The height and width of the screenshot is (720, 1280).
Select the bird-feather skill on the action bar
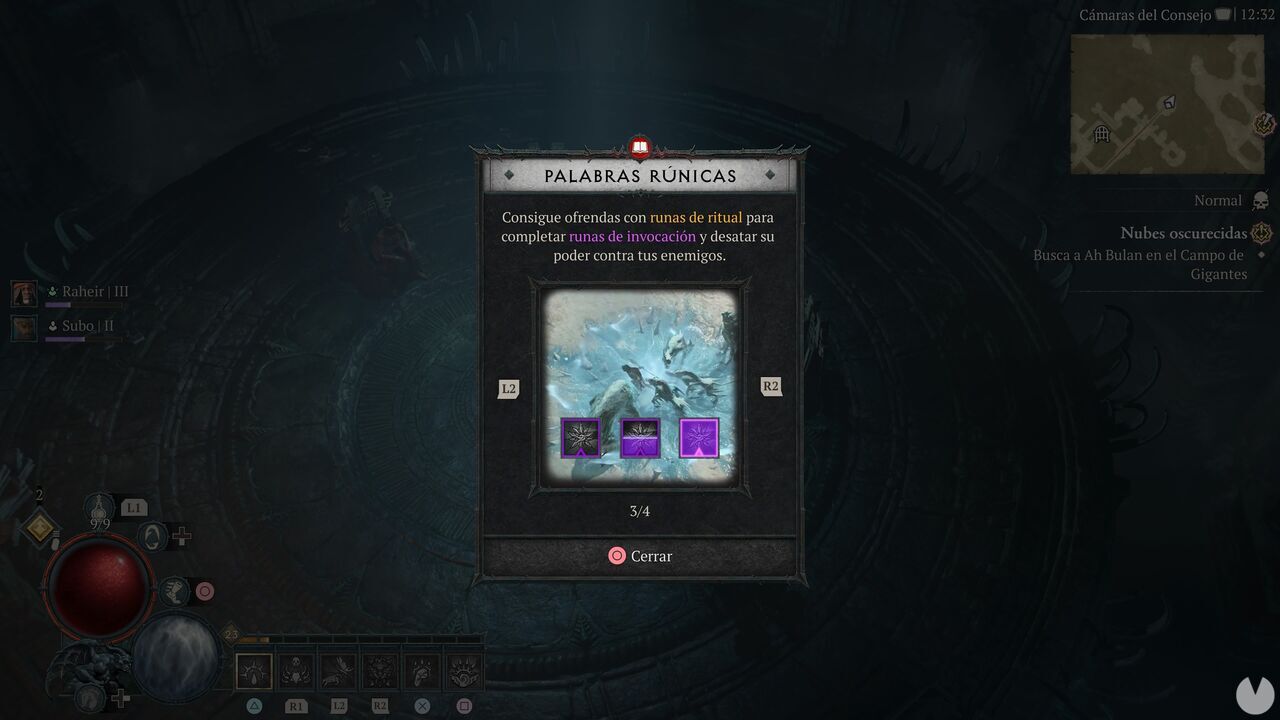point(336,670)
